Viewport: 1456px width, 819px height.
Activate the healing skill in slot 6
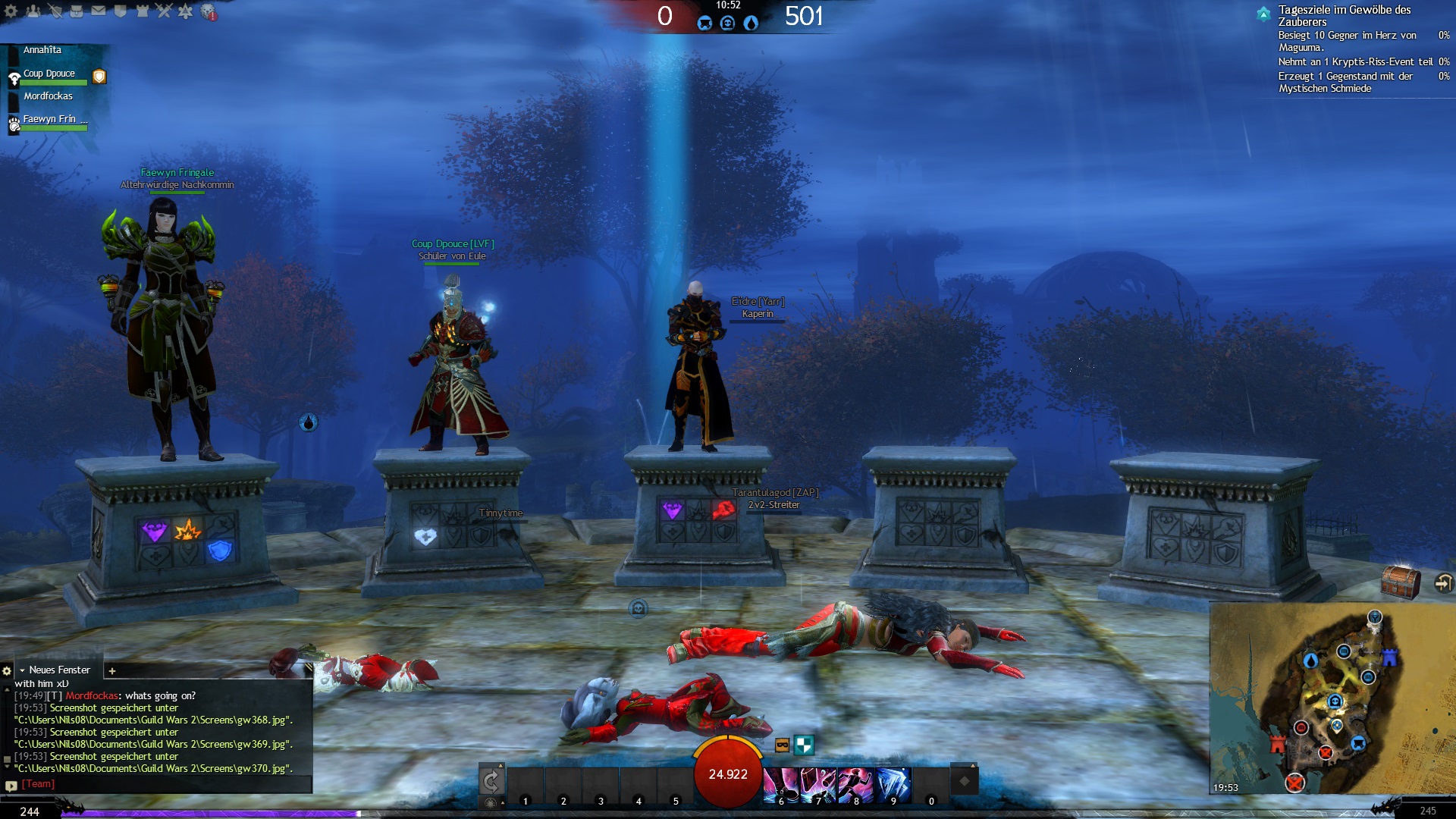(x=780, y=784)
